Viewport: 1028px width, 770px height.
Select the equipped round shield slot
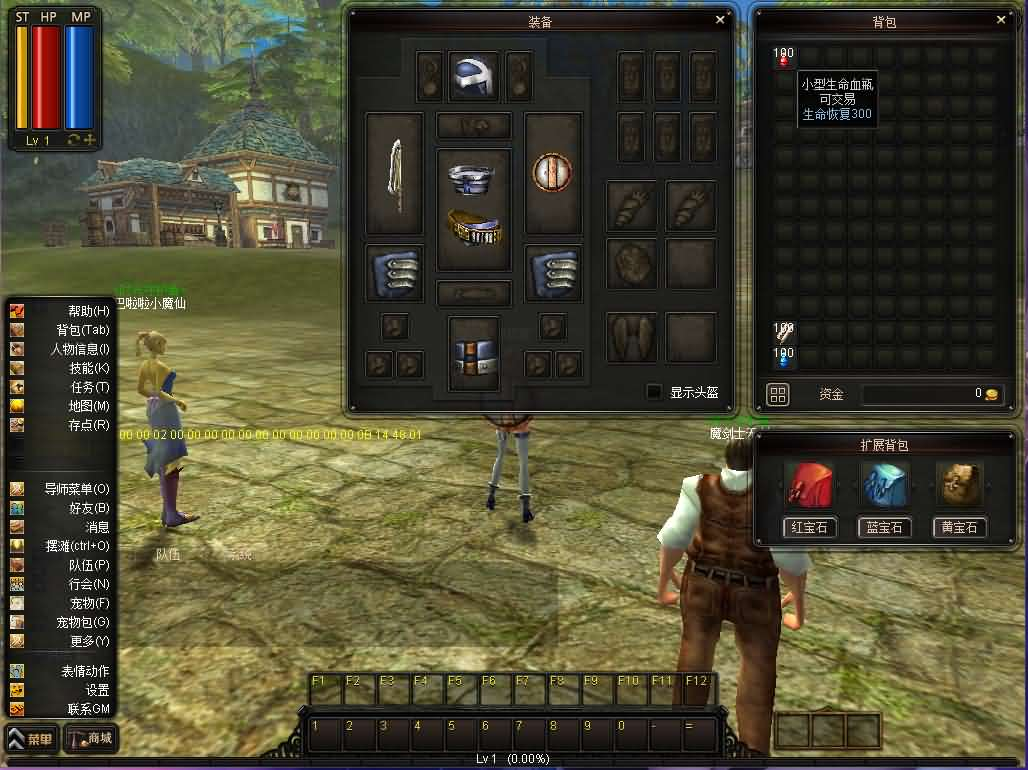tap(552, 173)
